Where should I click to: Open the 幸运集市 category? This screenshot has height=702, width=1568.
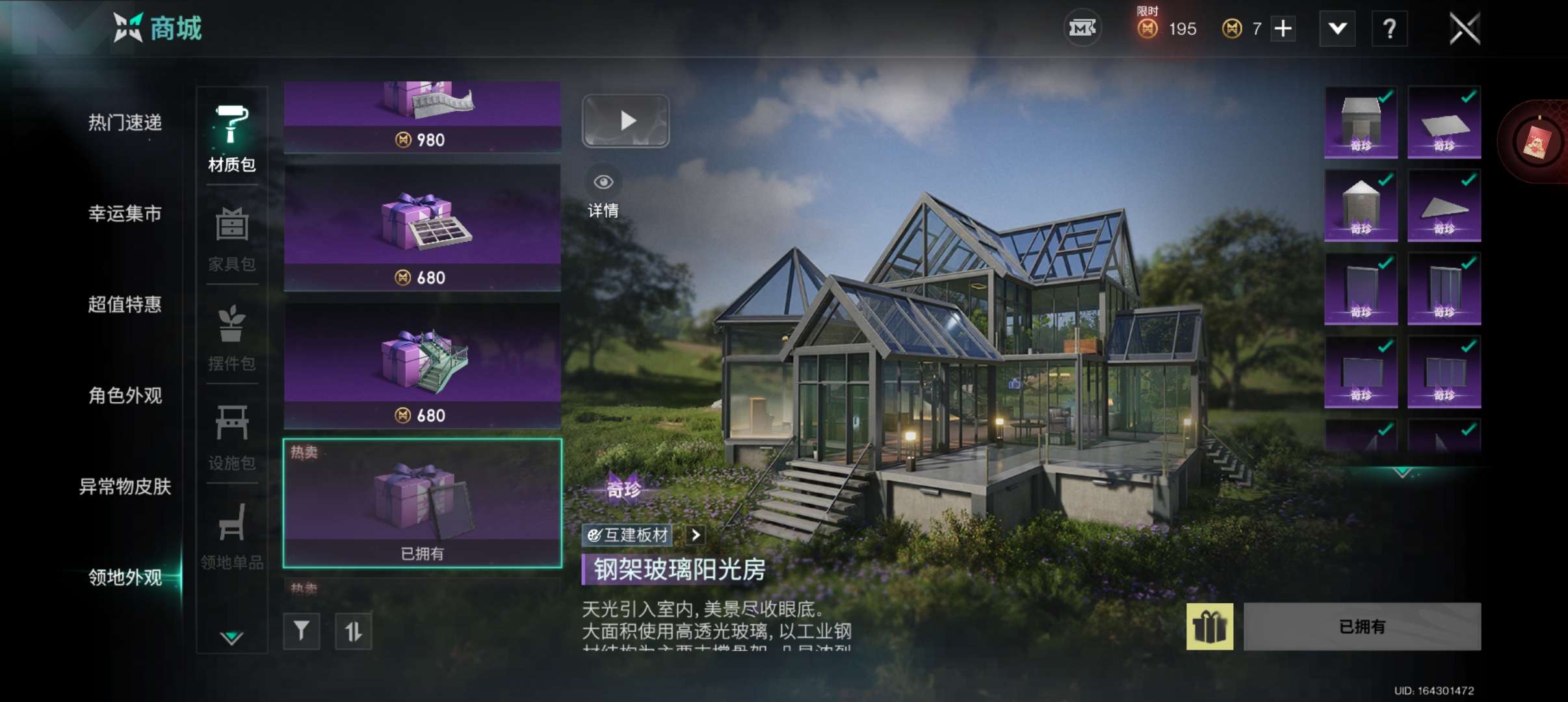[125, 213]
